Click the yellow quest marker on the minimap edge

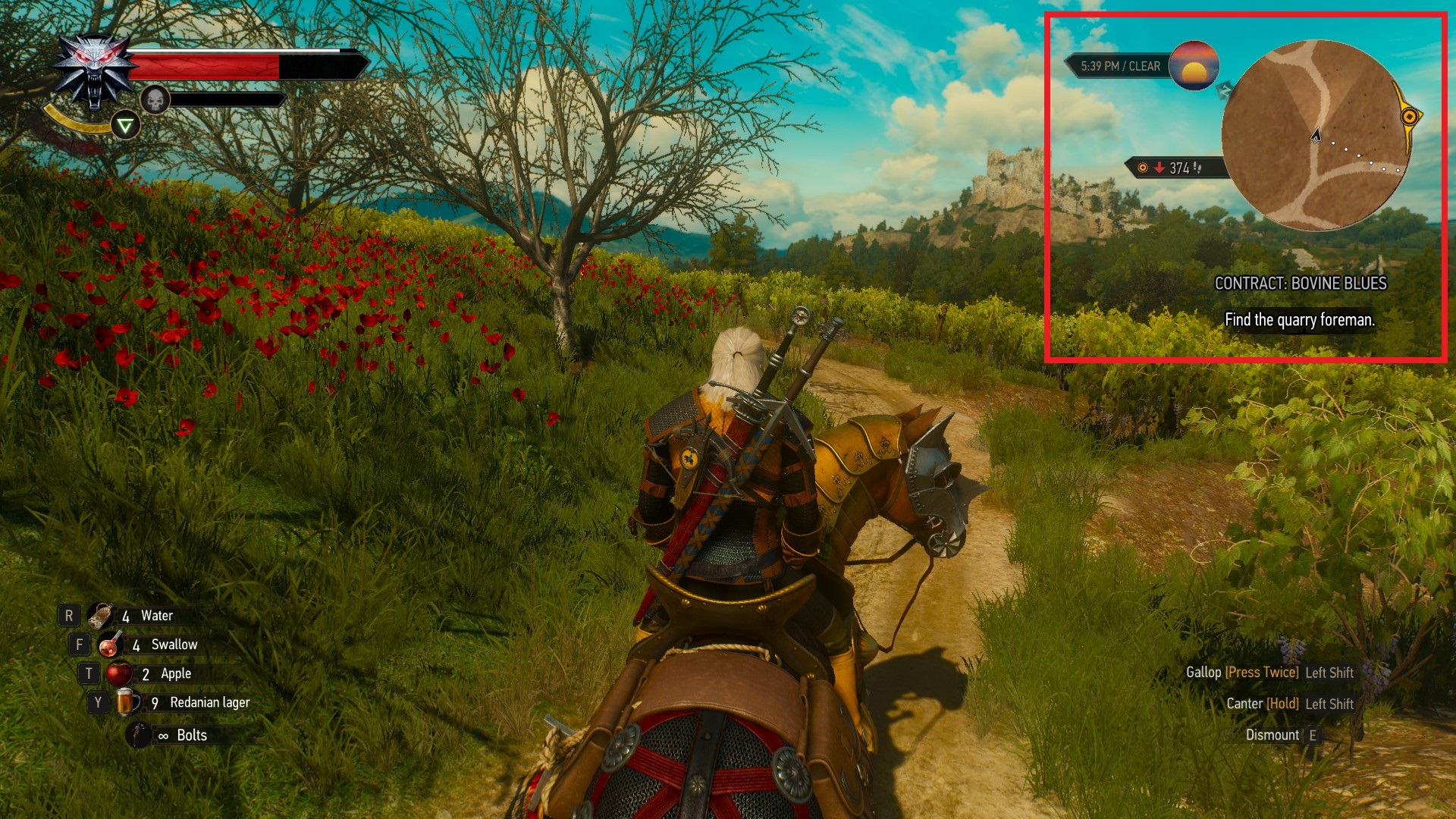(1410, 118)
